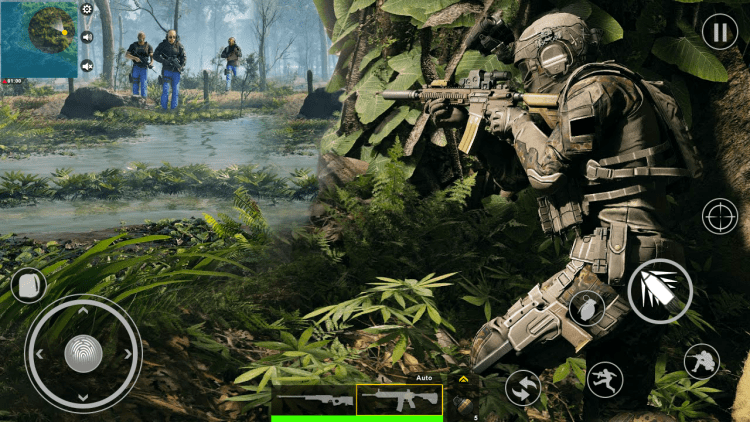The height and width of the screenshot is (422, 750).
Task: Open the backpack inventory icon
Action: [28, 285]
